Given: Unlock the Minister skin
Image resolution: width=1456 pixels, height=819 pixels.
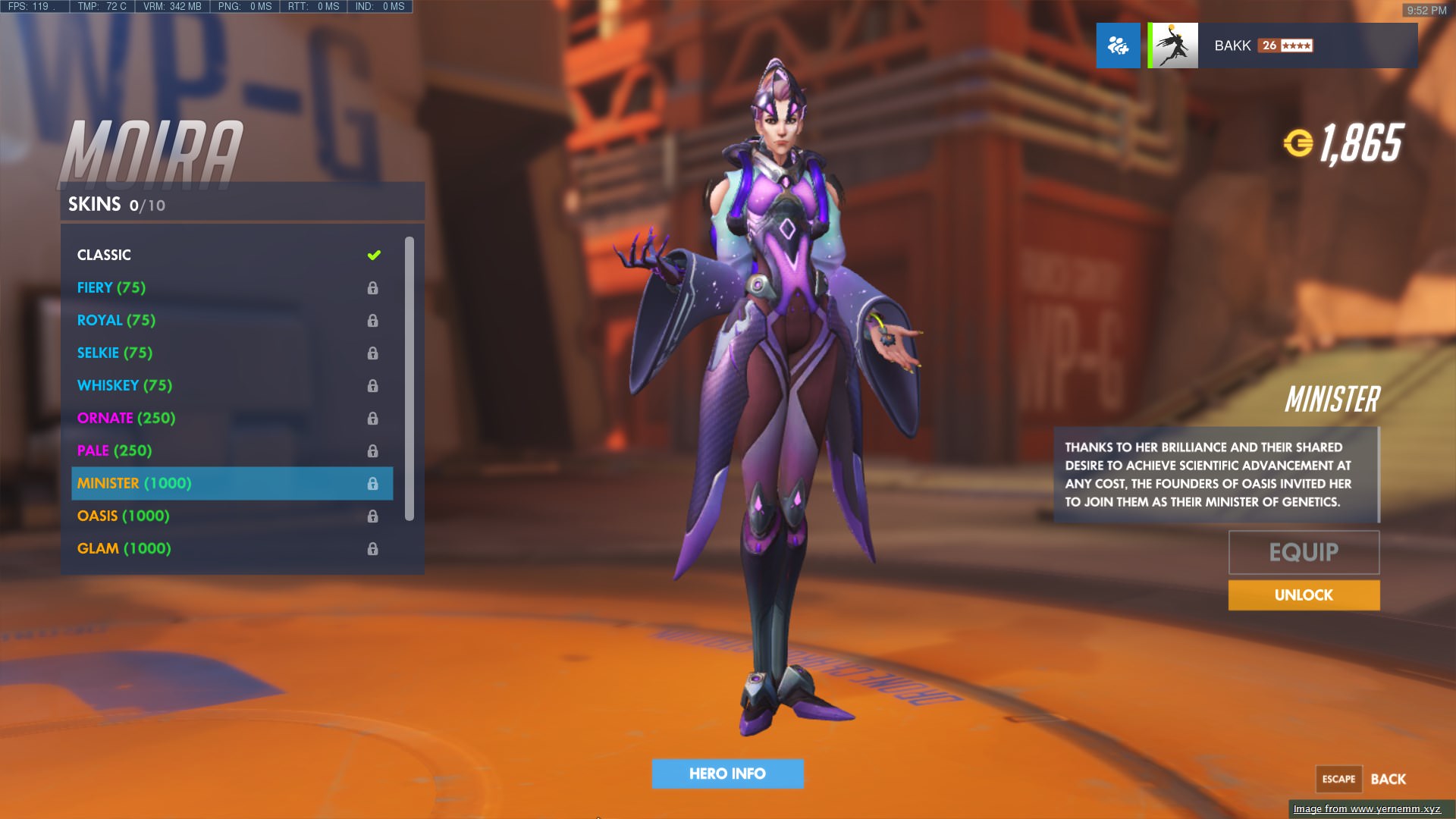Looking at the screenshot, I should [1304, 595].
